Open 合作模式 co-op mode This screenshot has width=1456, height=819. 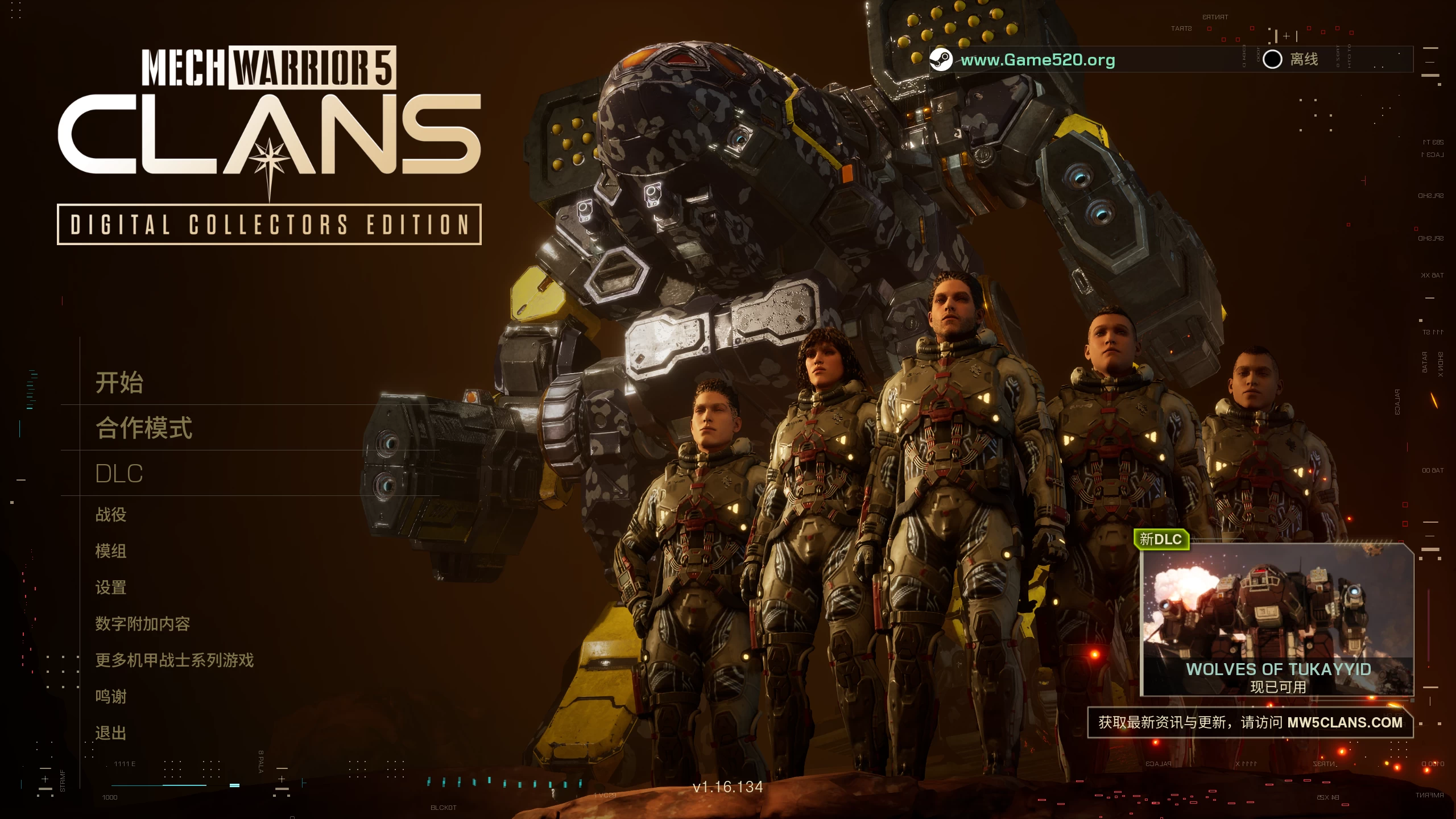[143, 428]
